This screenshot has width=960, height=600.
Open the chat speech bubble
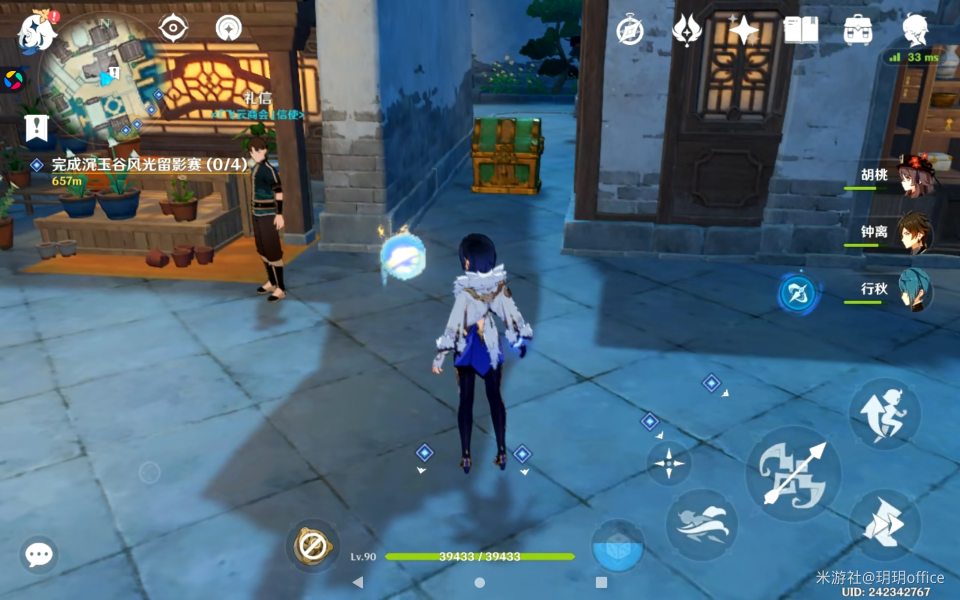tap(39, 554)
